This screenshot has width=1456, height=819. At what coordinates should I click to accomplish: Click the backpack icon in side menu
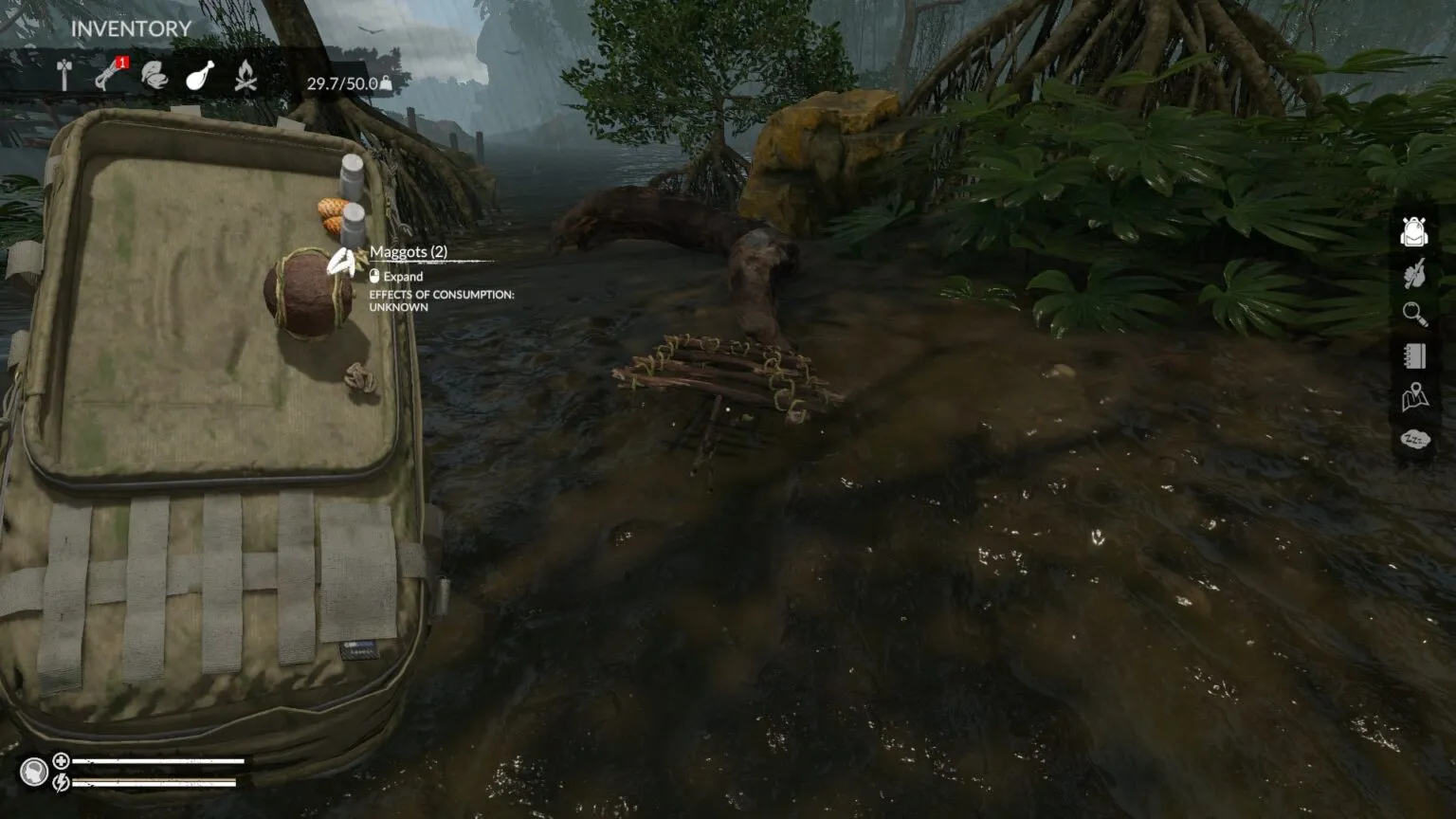click(x=1414, y=231)
